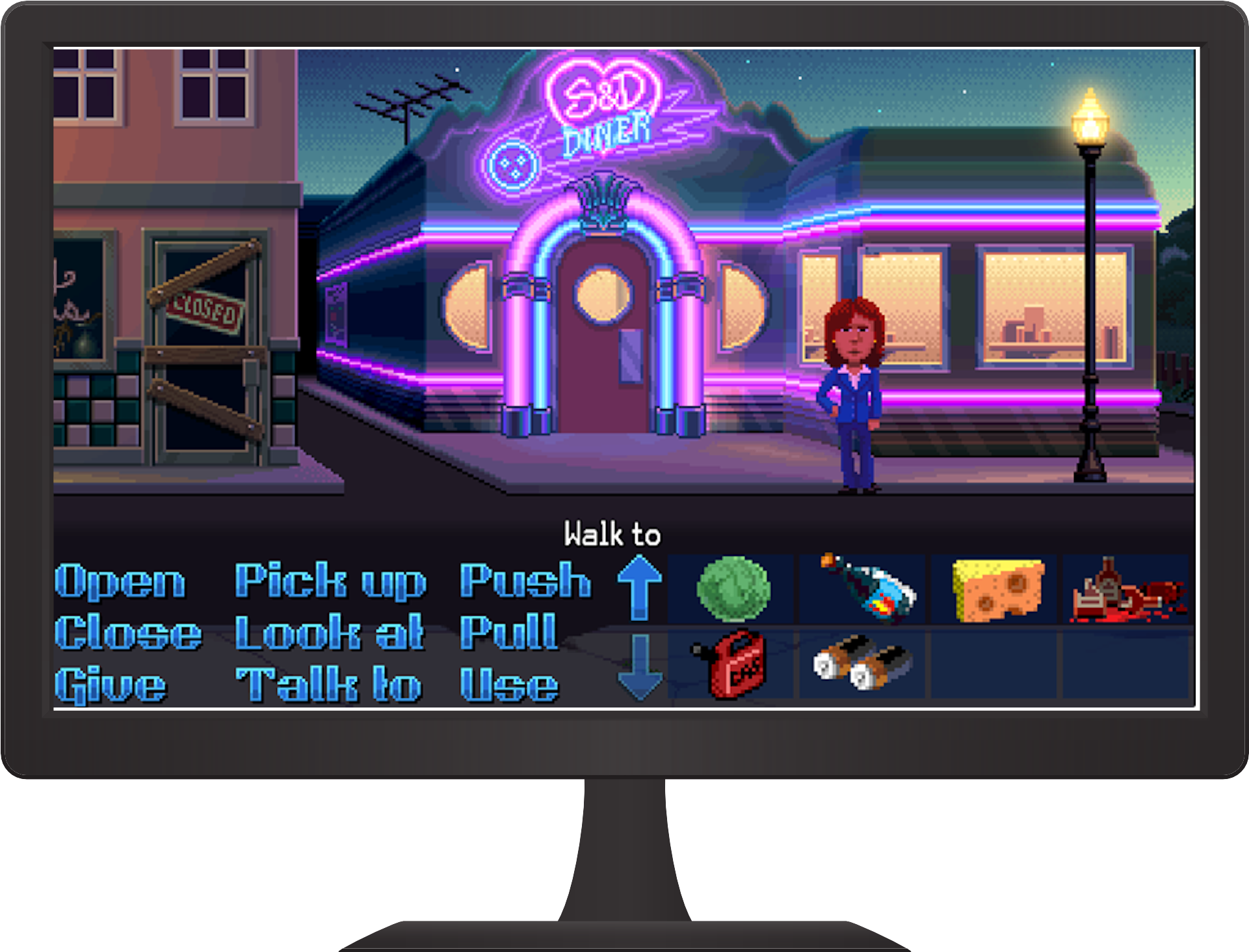This screenshot has height=952, width=1249.
Task: Choose the Pull verb
Action: tap(509, 633)
